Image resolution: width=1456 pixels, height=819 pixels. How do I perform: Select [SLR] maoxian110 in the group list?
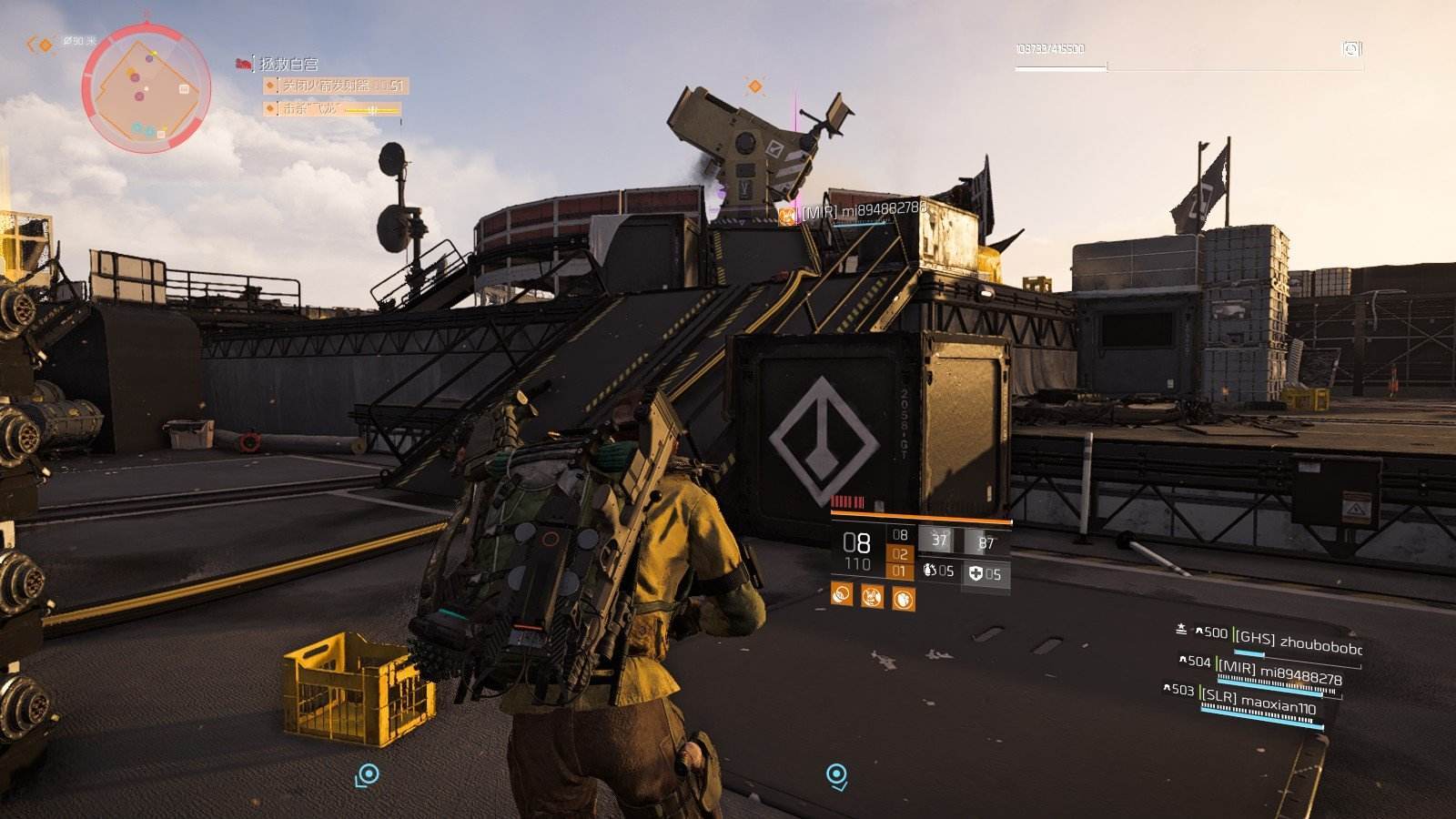[x=1260, y=703]
